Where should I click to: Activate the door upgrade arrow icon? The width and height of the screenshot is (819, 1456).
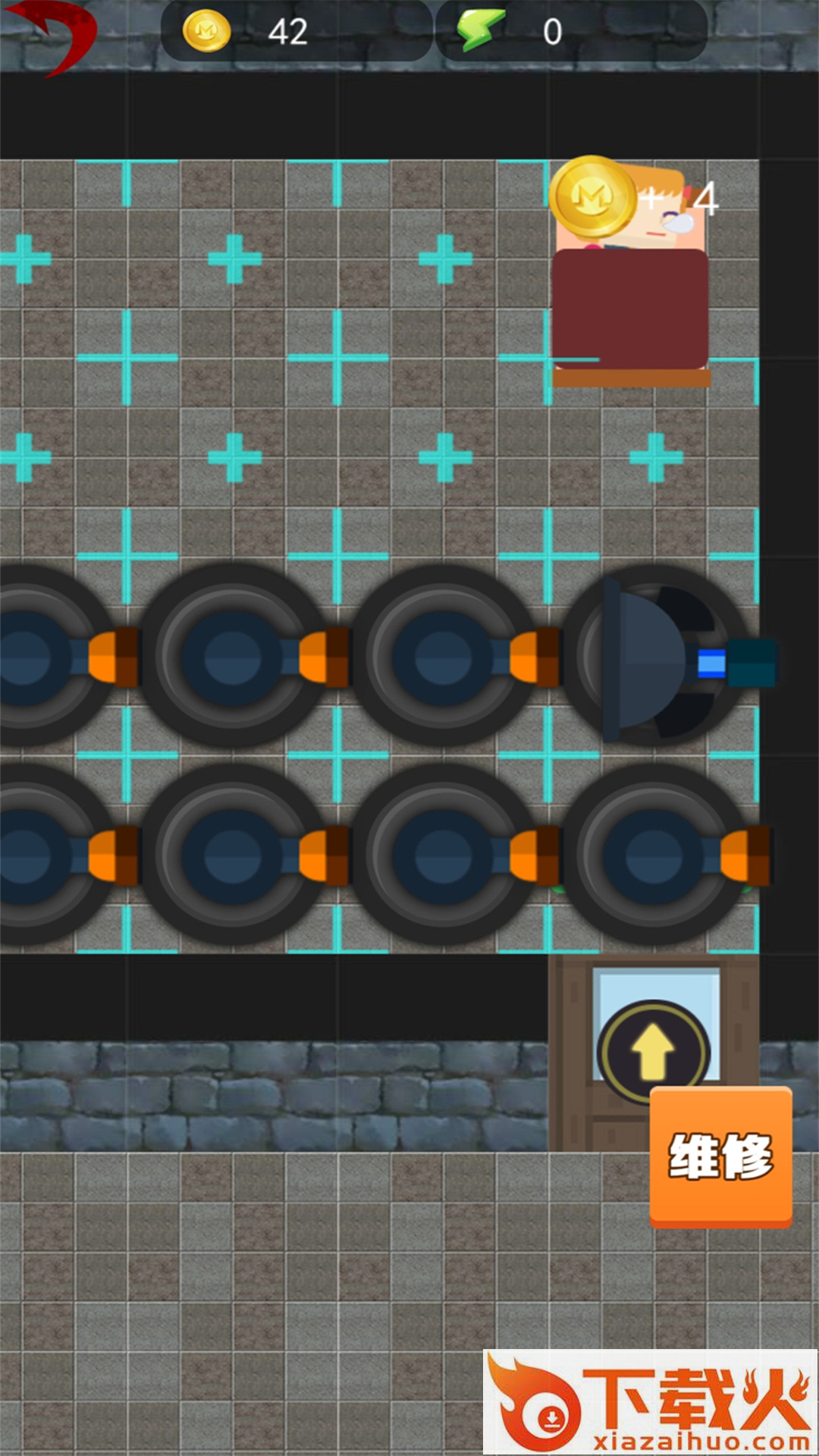[x=653, y=1052]
